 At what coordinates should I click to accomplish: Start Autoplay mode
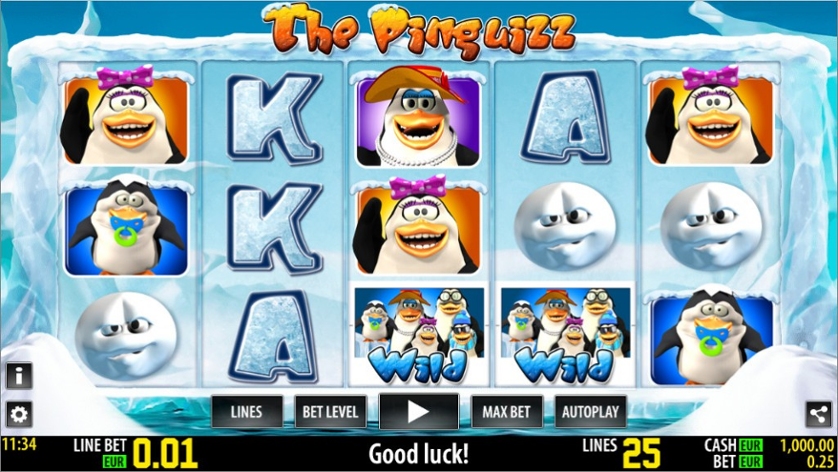click(x=590, y=411)
